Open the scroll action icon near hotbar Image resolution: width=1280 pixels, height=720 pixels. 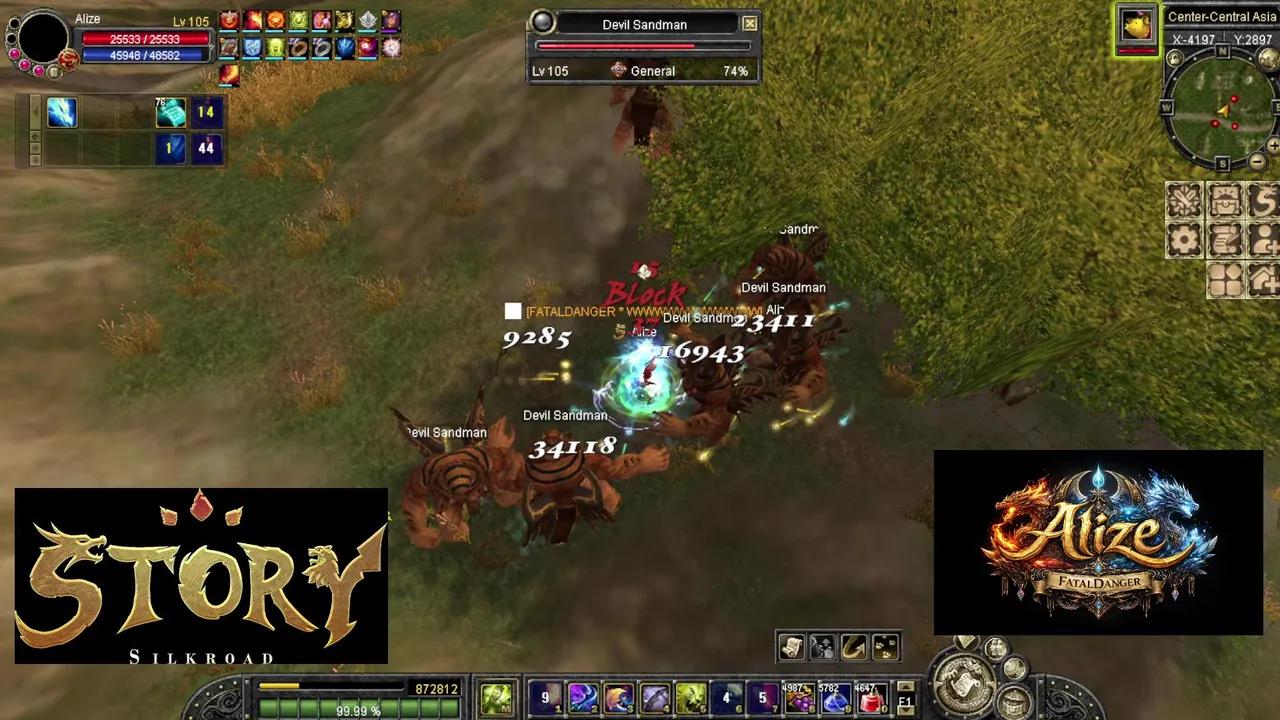[x=790, y=647]
